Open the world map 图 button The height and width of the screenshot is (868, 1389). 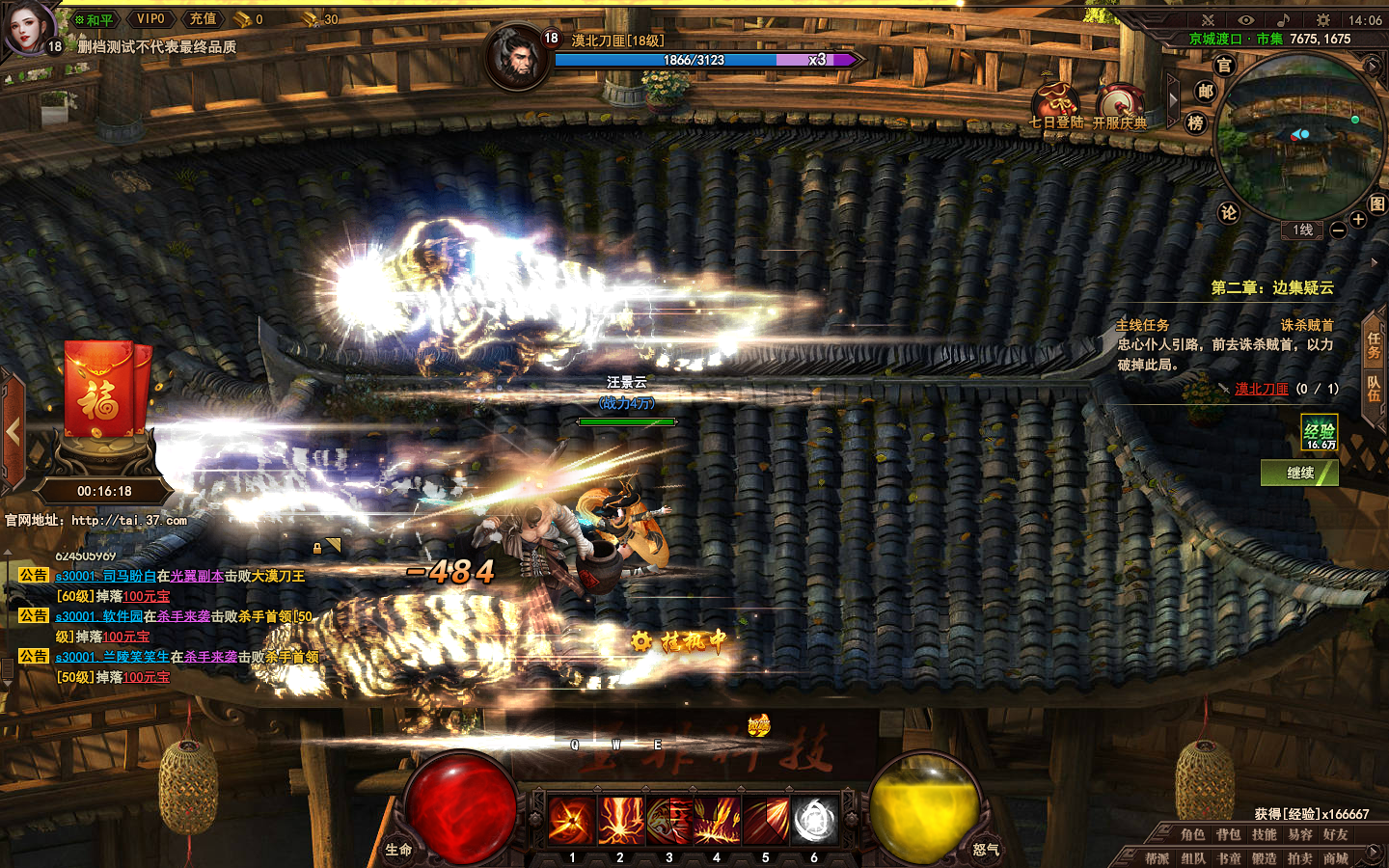click(1376, 203)
